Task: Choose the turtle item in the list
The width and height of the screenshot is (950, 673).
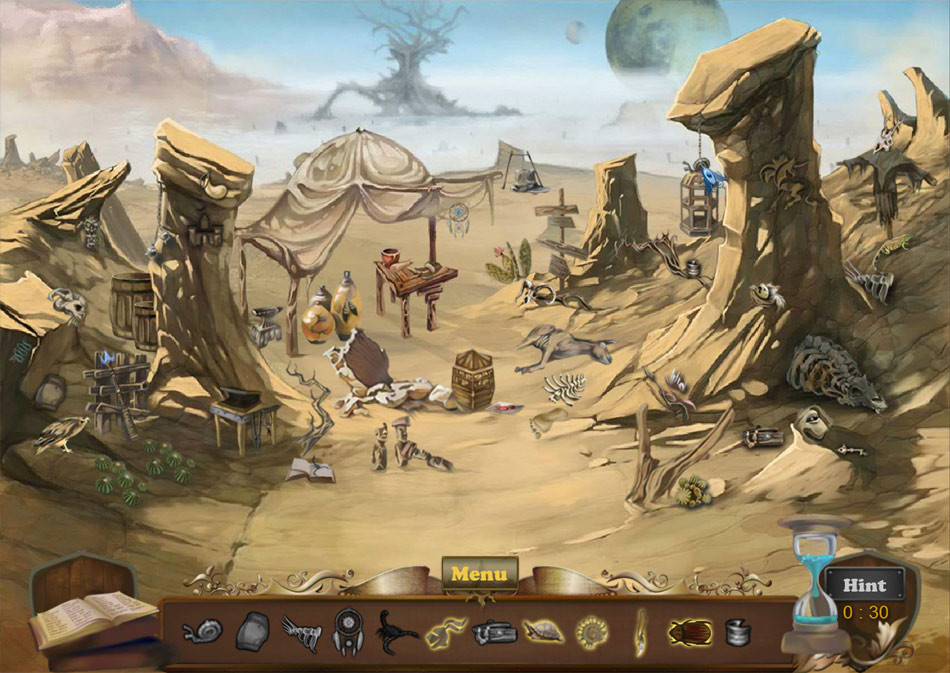Action: (543, 631)
